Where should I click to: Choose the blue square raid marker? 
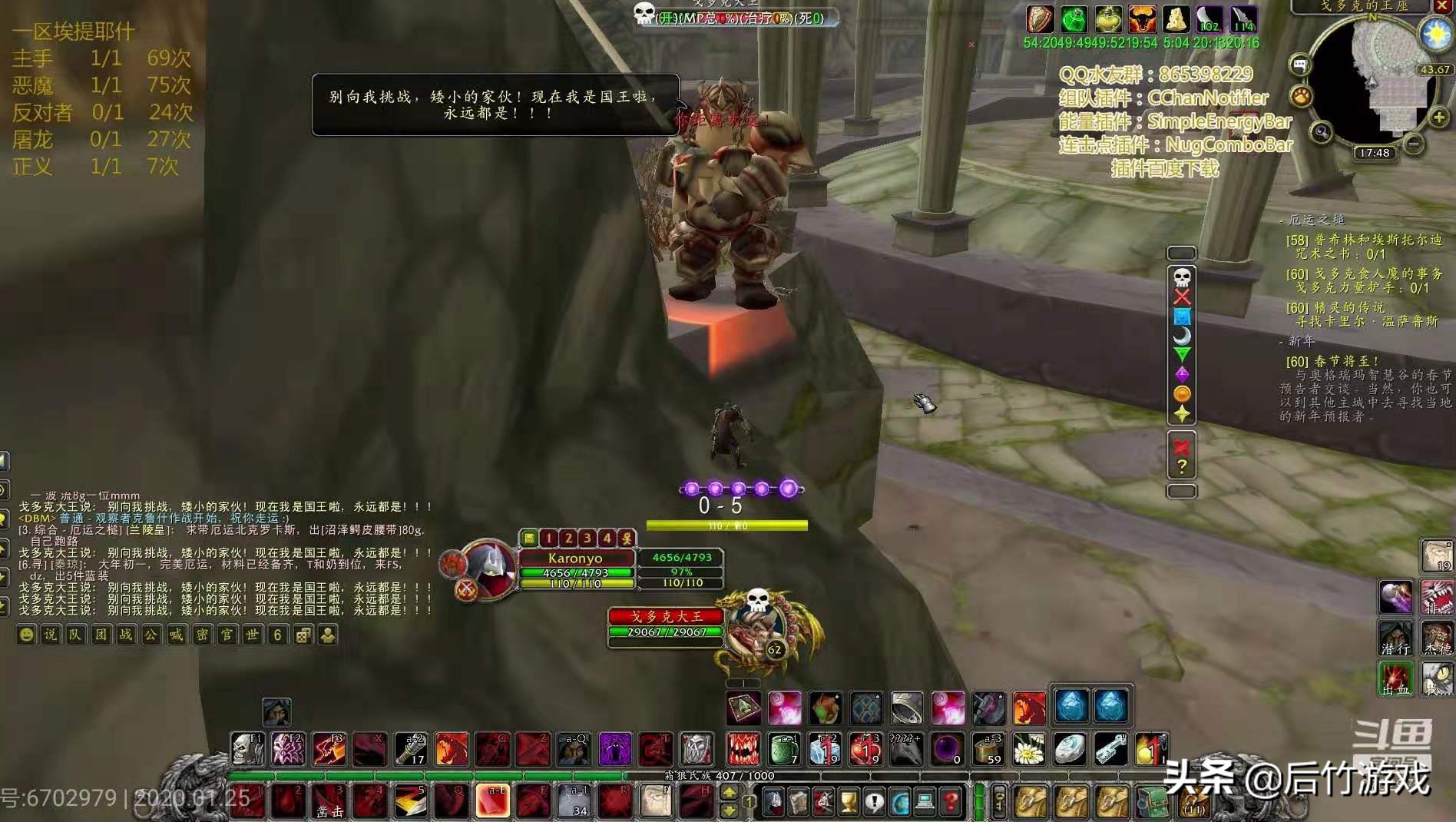point(1182,317)
